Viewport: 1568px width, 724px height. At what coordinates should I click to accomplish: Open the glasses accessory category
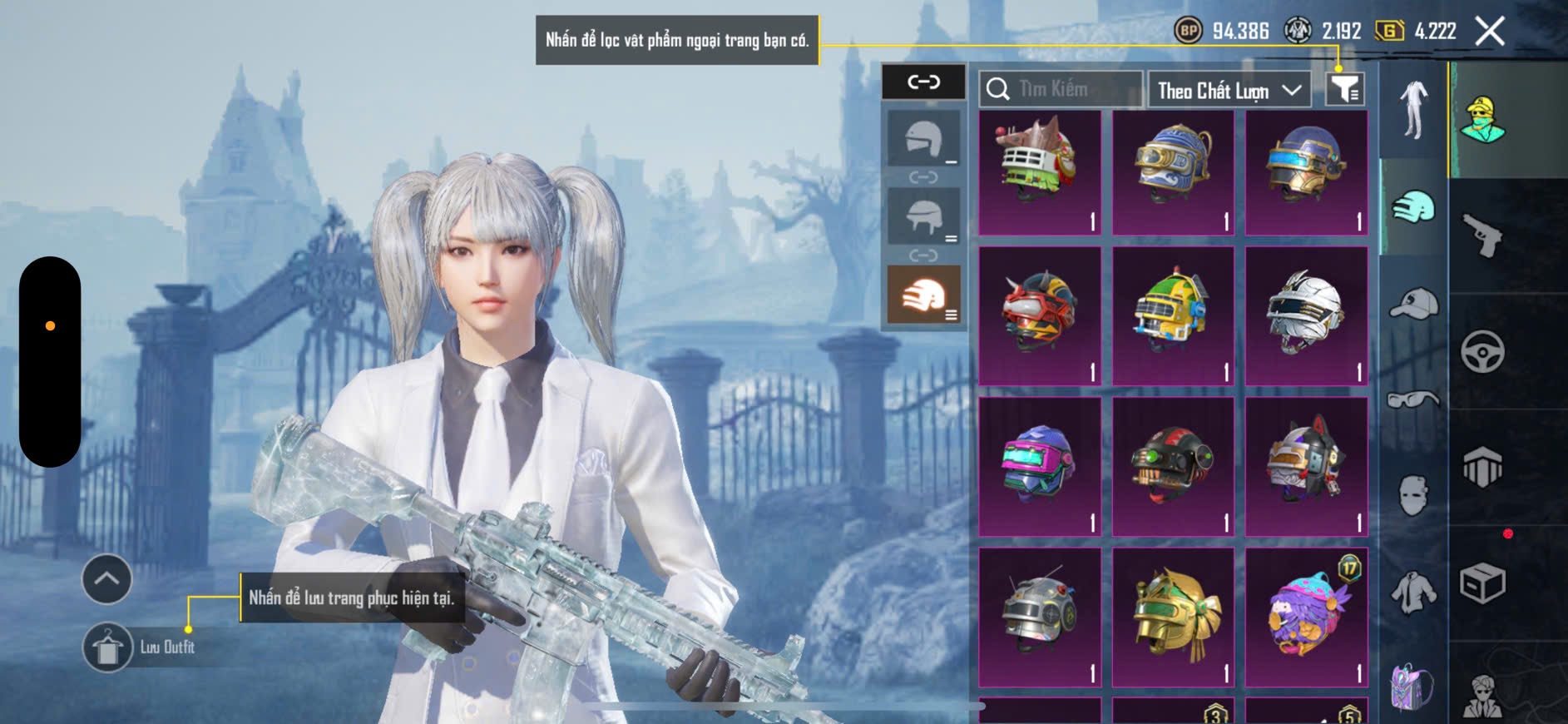click(x=1413, y=400)
